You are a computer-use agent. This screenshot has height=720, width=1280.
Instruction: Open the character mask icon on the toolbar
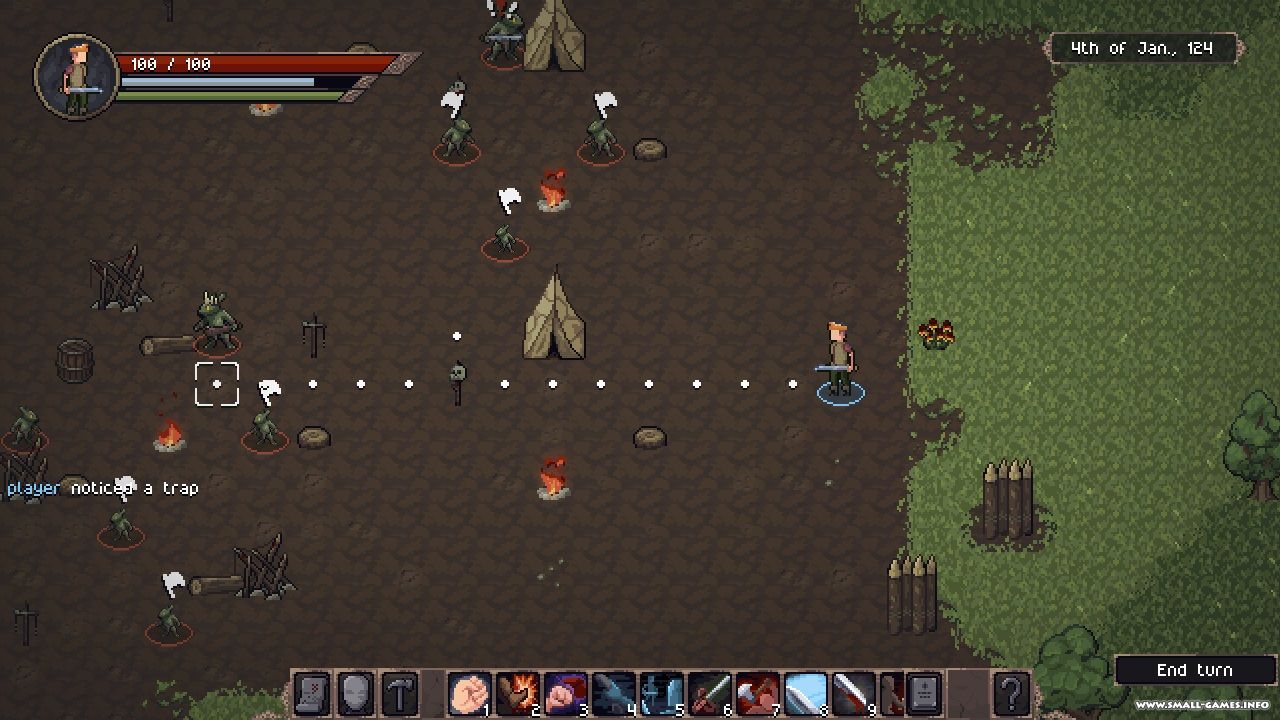[355, 693]
